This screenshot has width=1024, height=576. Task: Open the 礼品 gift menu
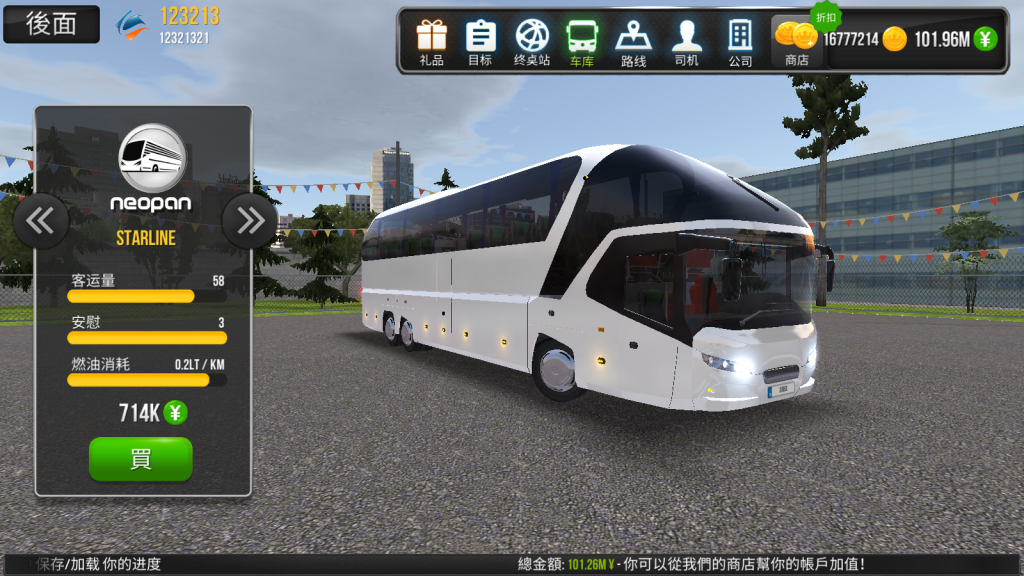(x=432, y=41)
